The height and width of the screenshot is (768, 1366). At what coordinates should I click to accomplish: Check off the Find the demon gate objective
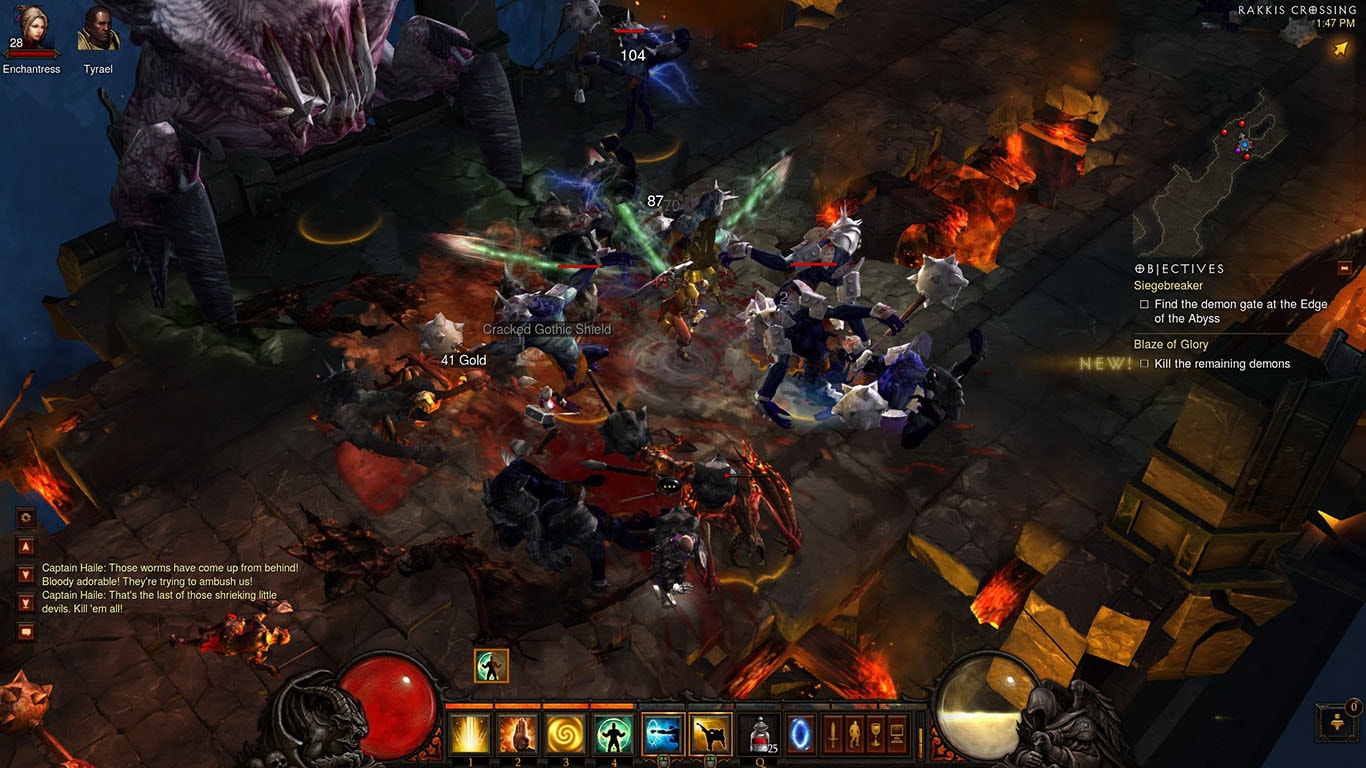(1144, 304)
